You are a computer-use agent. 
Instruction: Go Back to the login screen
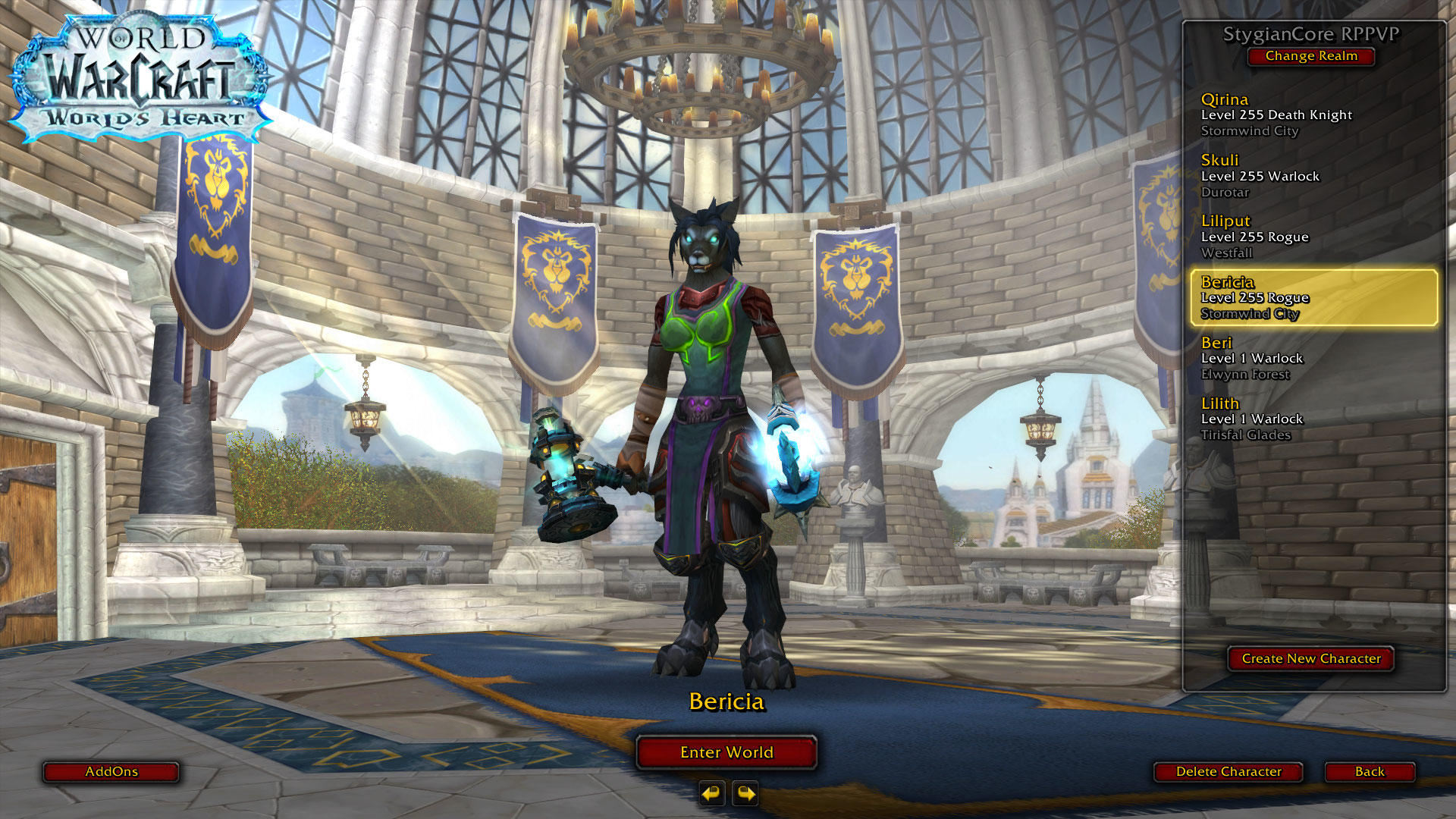pyautogui.click(x=1370, y=772)
